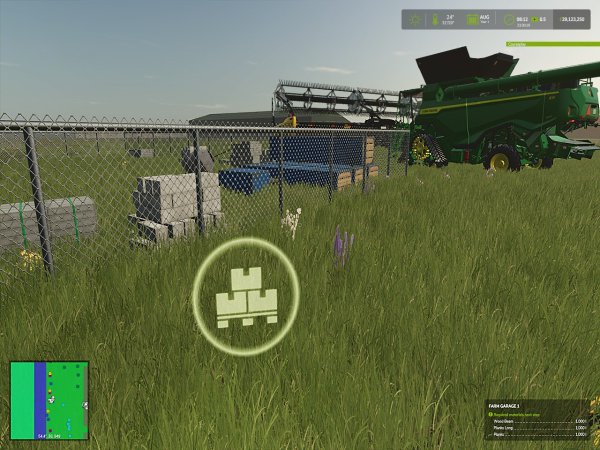This screenshot has width=600, height=450.
Task: Click the calendar month icon
Action: pos(473,19)
